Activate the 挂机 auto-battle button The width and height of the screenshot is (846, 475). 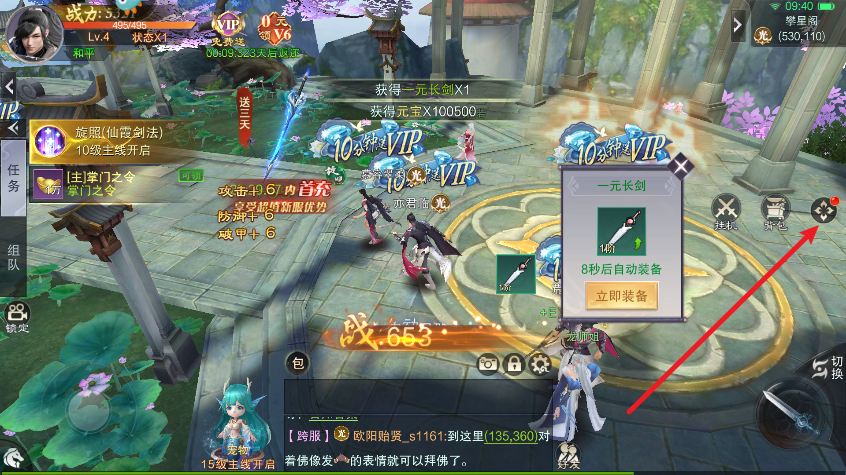[x=726, y=210]
